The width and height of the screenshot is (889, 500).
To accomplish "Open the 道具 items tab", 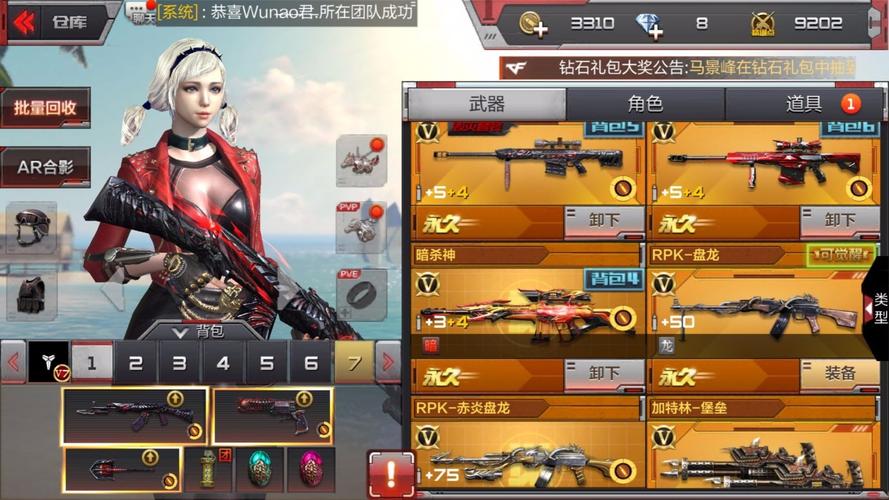I will (804, 104).
